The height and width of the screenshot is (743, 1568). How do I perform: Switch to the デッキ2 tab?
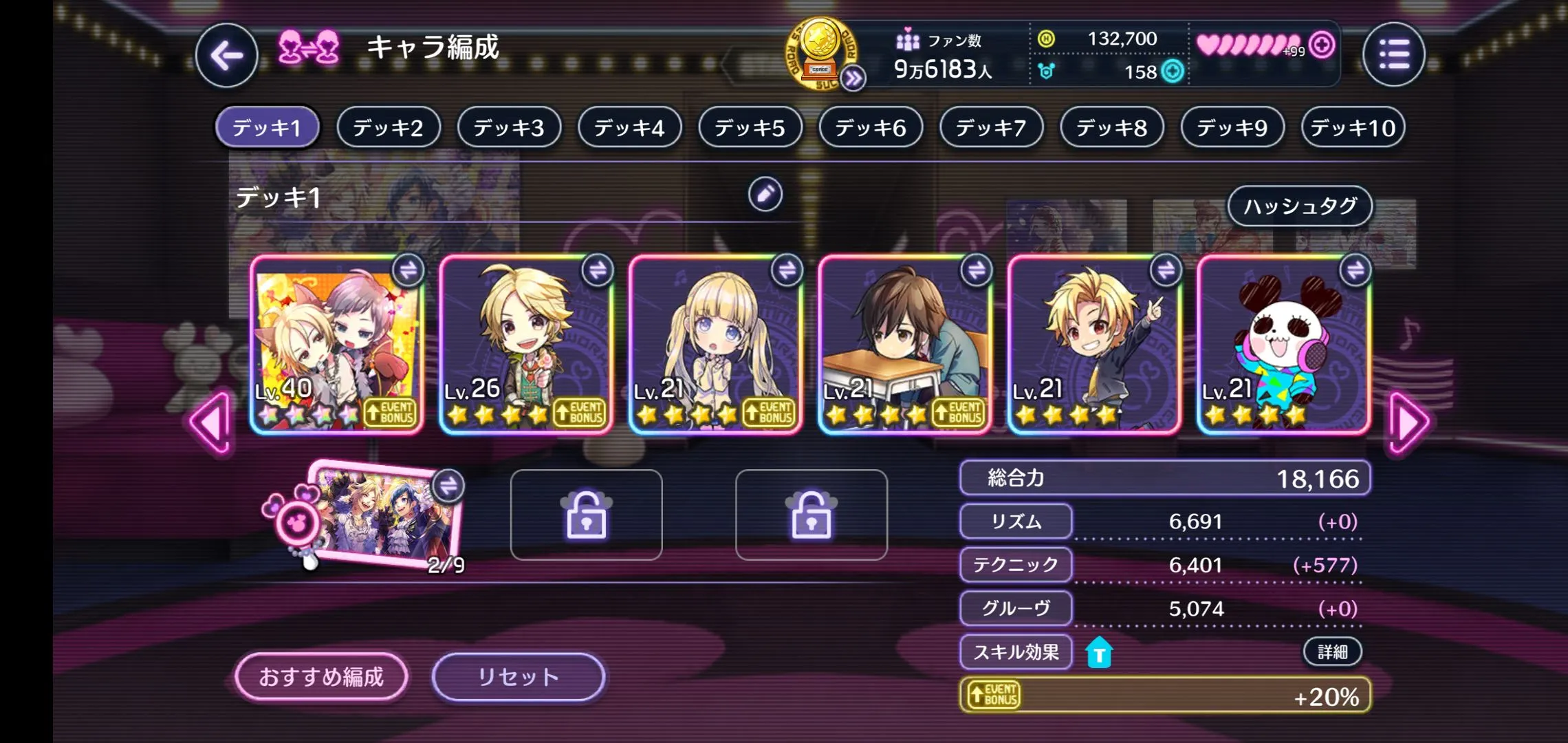(388, 127)
